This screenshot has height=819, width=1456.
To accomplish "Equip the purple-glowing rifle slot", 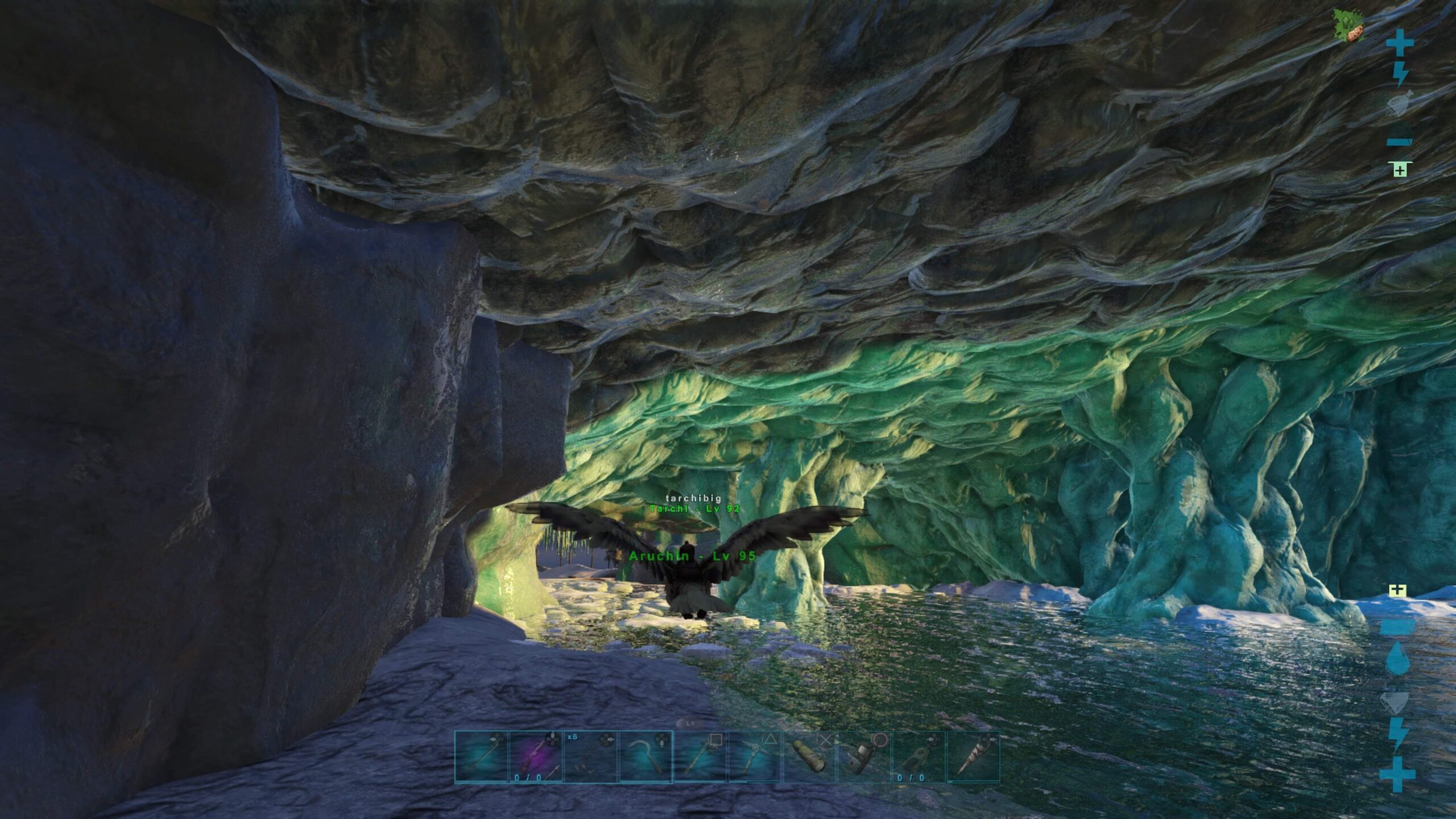I will click(536, 757).
